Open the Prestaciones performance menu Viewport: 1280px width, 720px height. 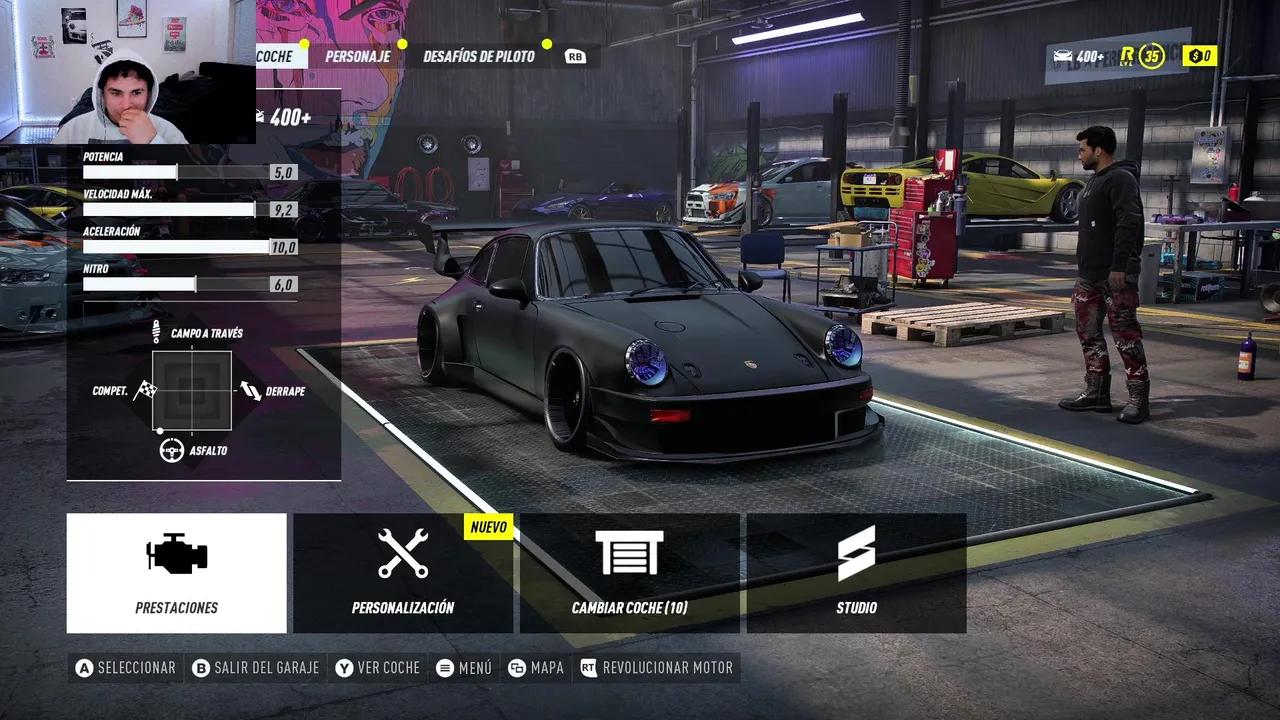tap(176, 573)
